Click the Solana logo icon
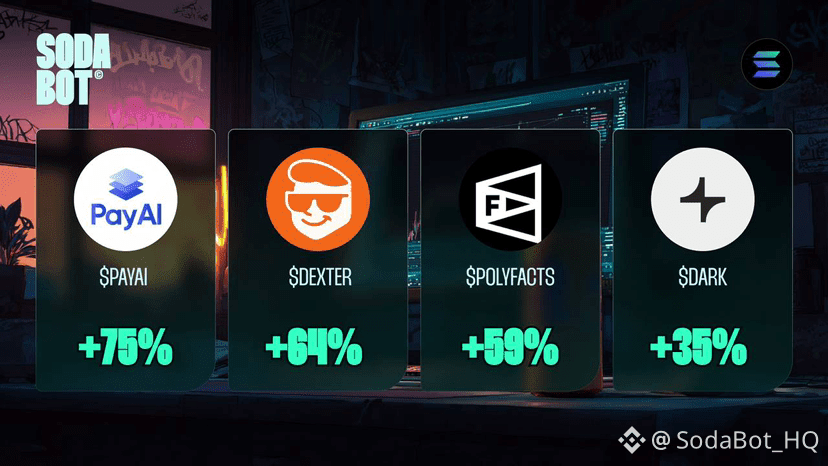The width and height of the screenshot is (828, 466). point(766,66)
